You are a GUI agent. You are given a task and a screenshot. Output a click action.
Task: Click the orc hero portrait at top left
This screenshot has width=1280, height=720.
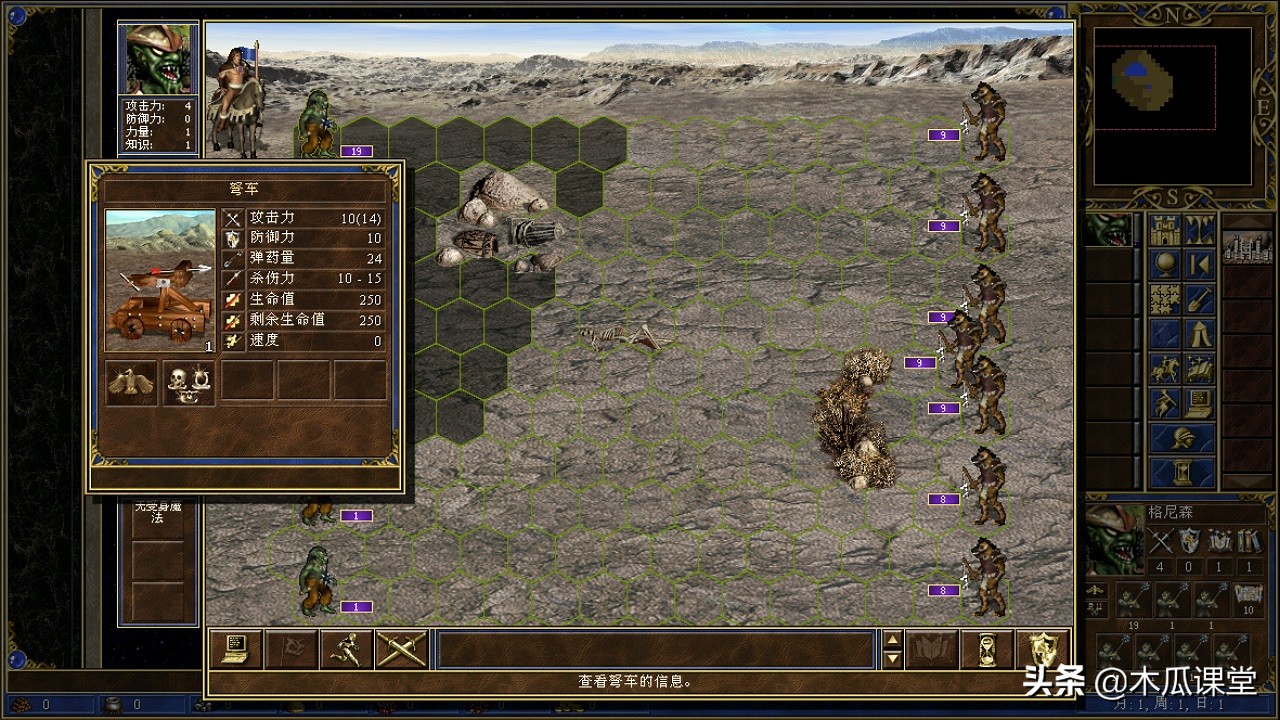click(158, 59)
